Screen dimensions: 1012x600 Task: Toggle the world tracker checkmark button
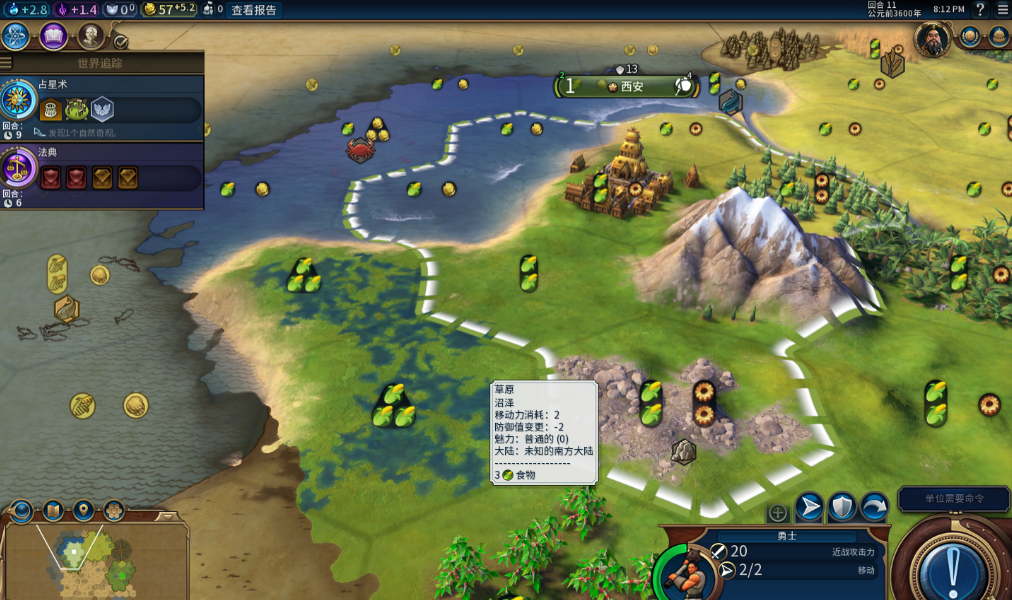(x=120, y=42)
